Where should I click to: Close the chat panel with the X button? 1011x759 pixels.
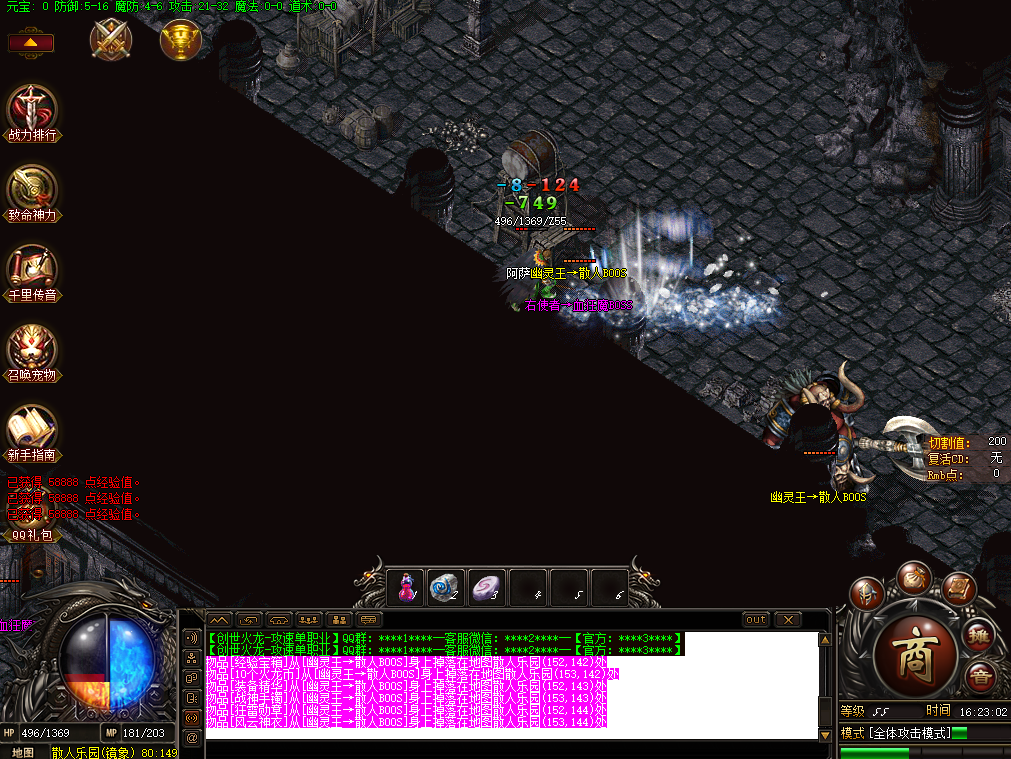pos(788,619)
